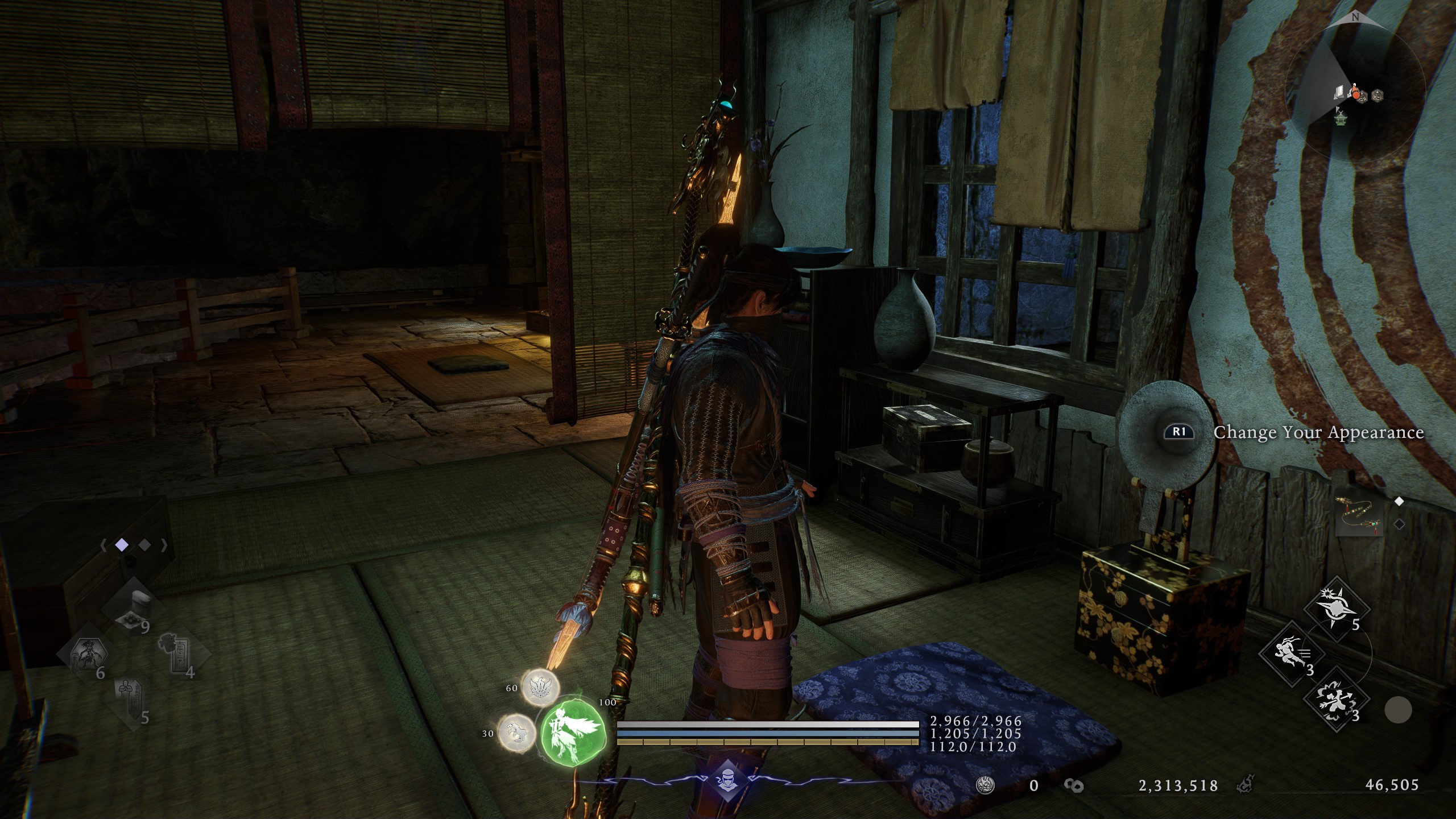Switch to previous item shortcut set arrow
The image size is (1456, 819).
(x=104, y=545)
